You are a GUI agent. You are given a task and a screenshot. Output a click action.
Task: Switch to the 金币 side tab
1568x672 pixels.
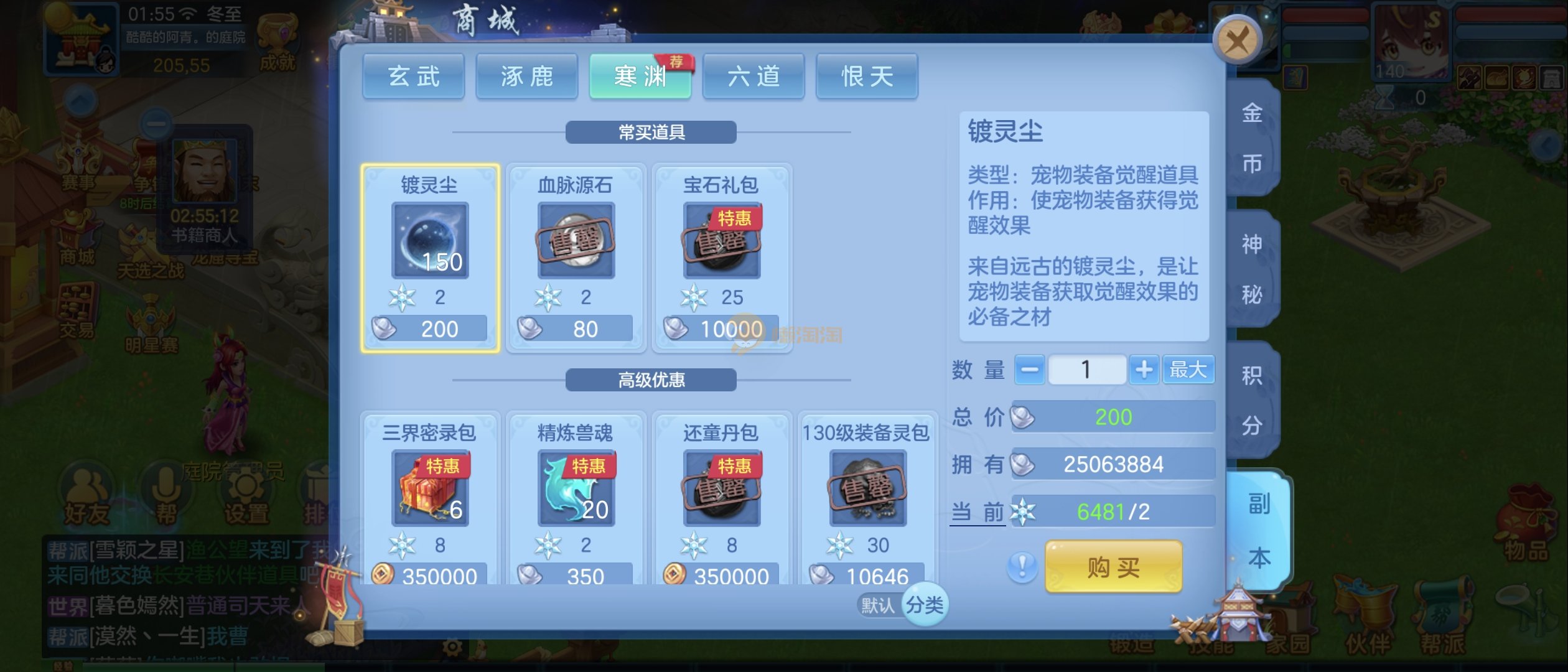click(x=1252, y=138)
